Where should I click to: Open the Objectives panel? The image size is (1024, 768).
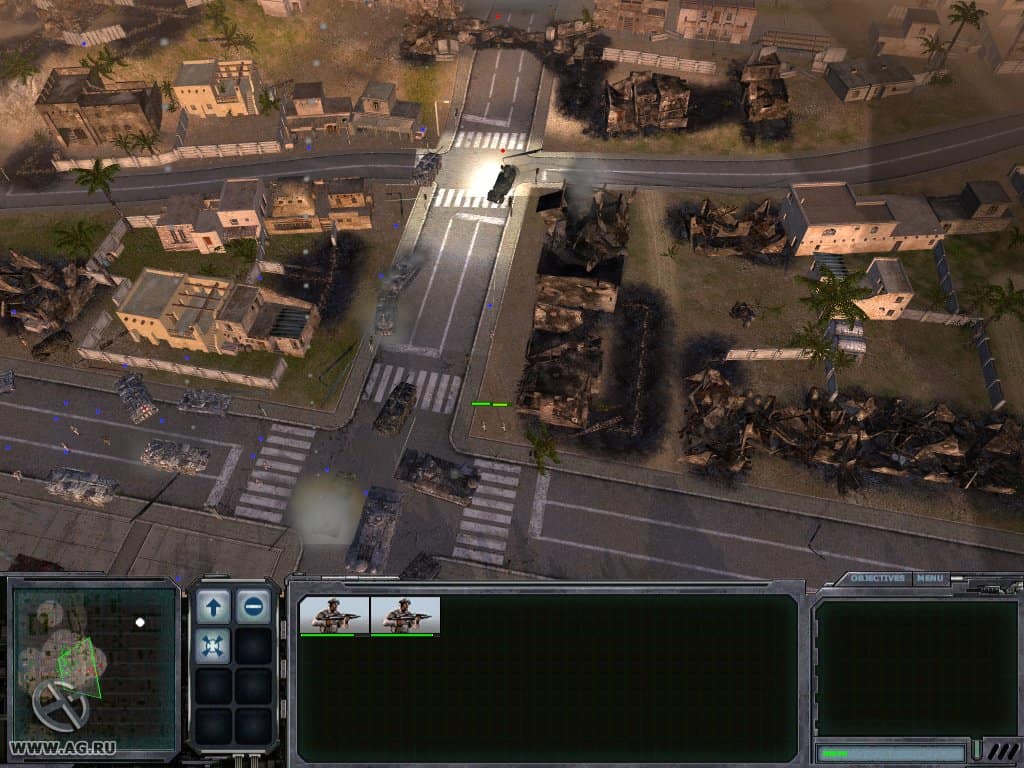point(879,578)
